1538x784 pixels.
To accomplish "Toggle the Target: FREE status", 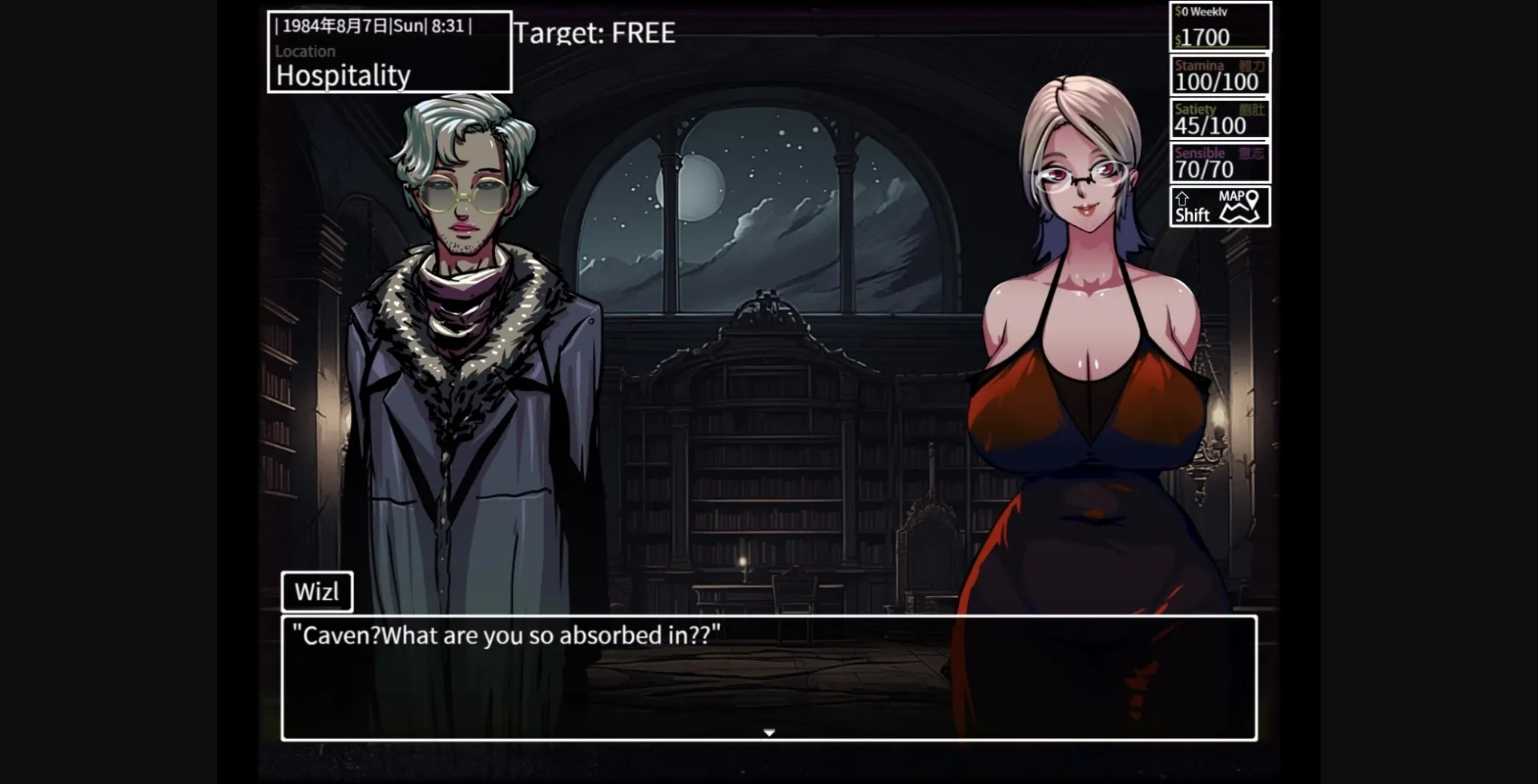I will 594,34.
